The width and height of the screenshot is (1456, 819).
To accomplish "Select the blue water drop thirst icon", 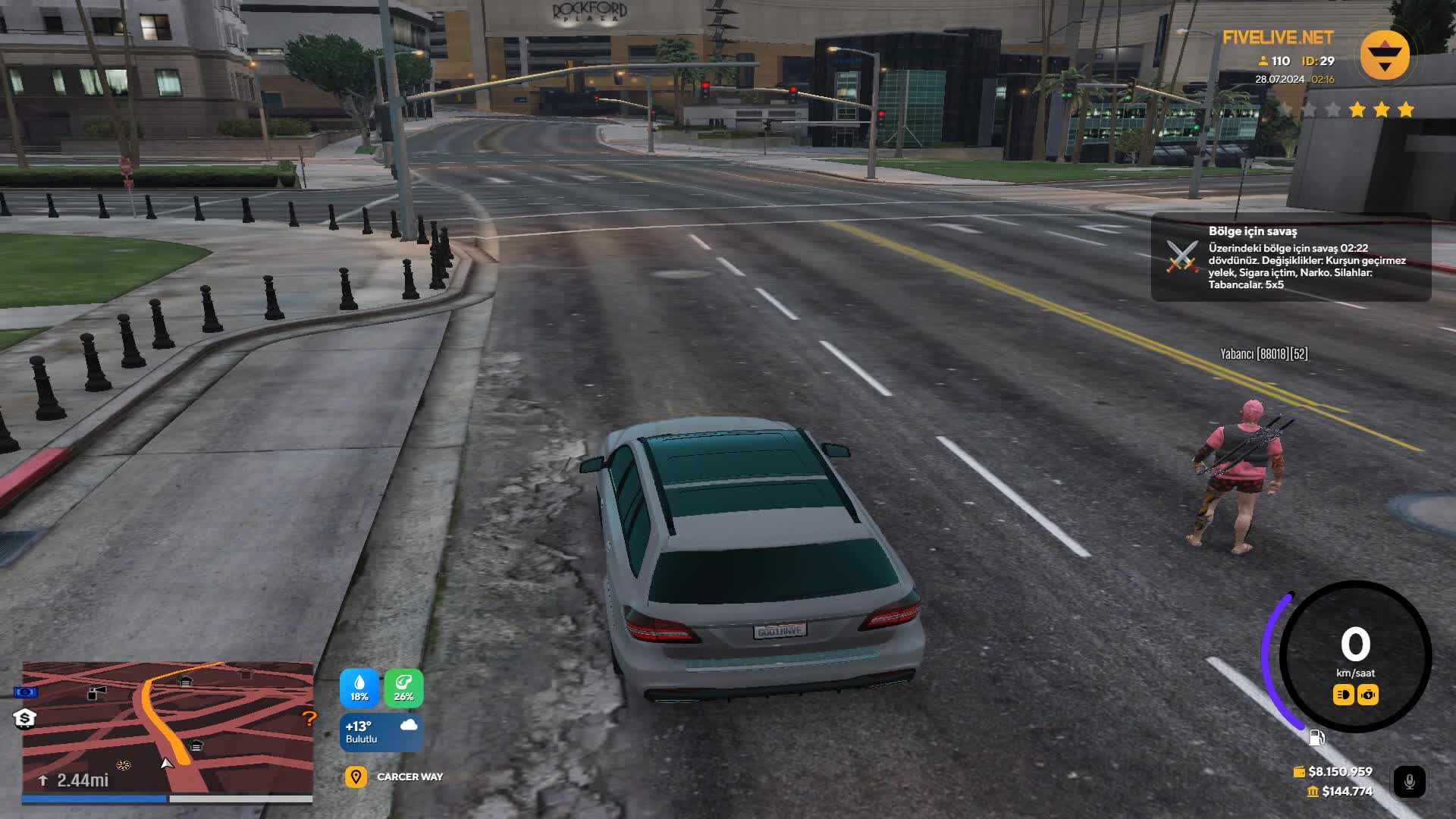I will 359,688.
